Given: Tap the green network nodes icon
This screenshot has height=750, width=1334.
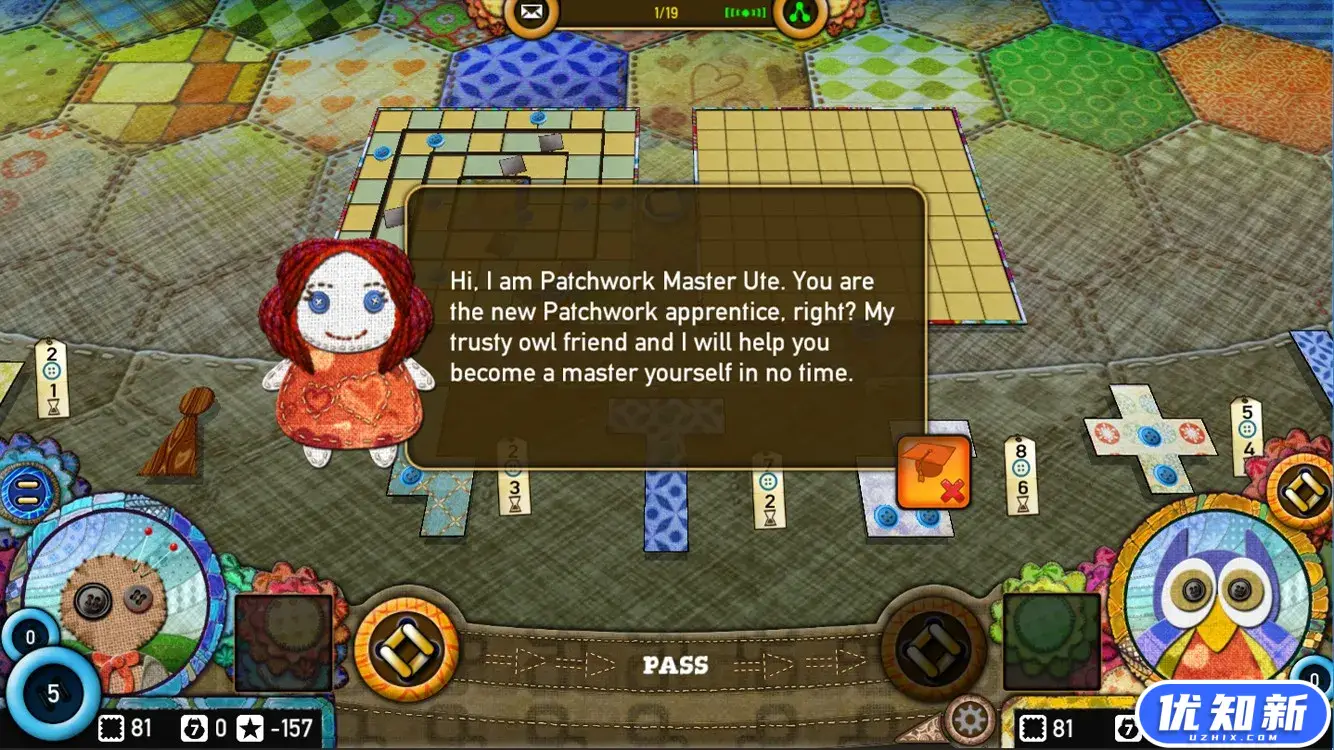Looking at the screenshot, I should coord(800,14).
